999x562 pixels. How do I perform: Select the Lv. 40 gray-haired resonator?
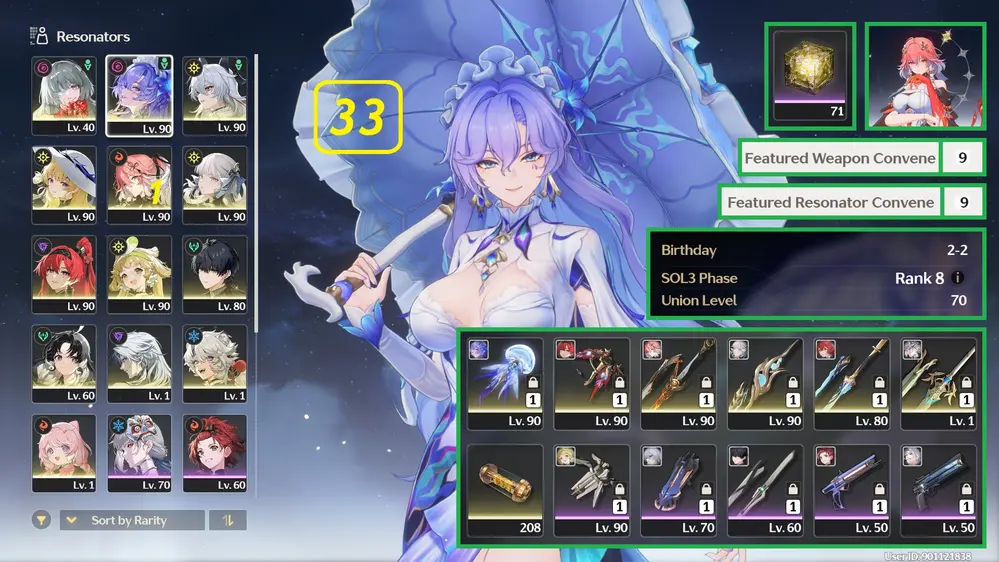[x=65, y=96]
